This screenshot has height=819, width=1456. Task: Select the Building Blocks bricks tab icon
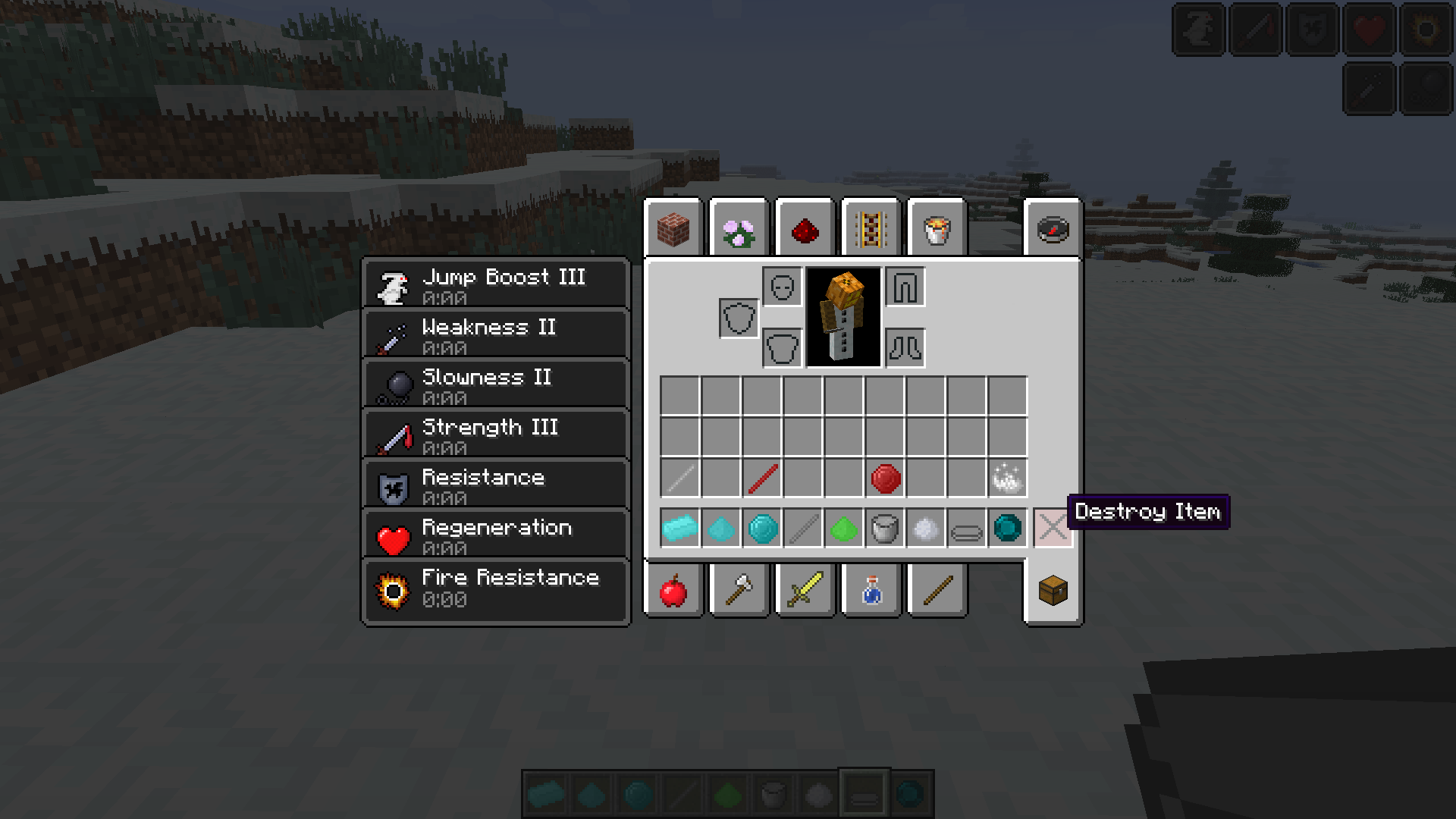(x=675, y=228)
